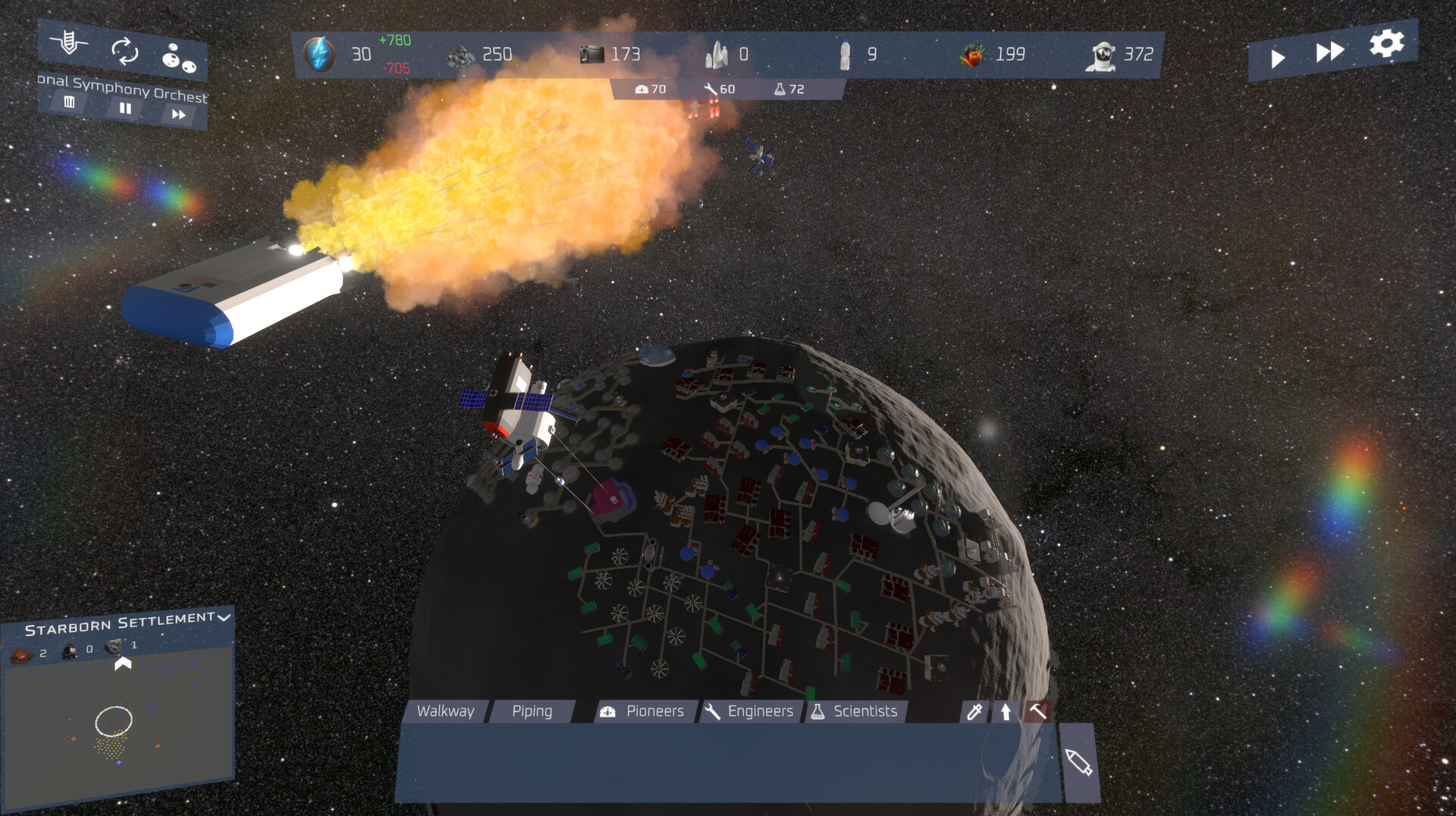
Task: Collapse the Starborn Settlement minimap panel
Action: pyautogui.click(x=224, y=617)
